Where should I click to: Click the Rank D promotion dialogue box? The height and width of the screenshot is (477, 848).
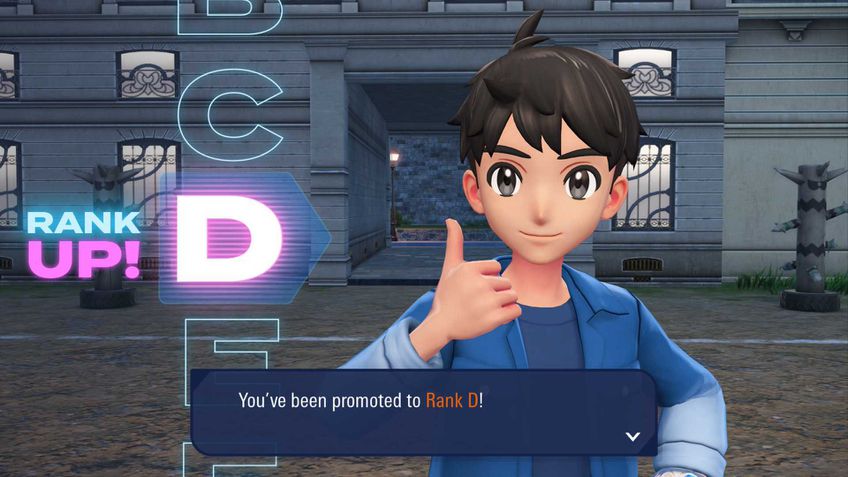(x=422, y=410)
